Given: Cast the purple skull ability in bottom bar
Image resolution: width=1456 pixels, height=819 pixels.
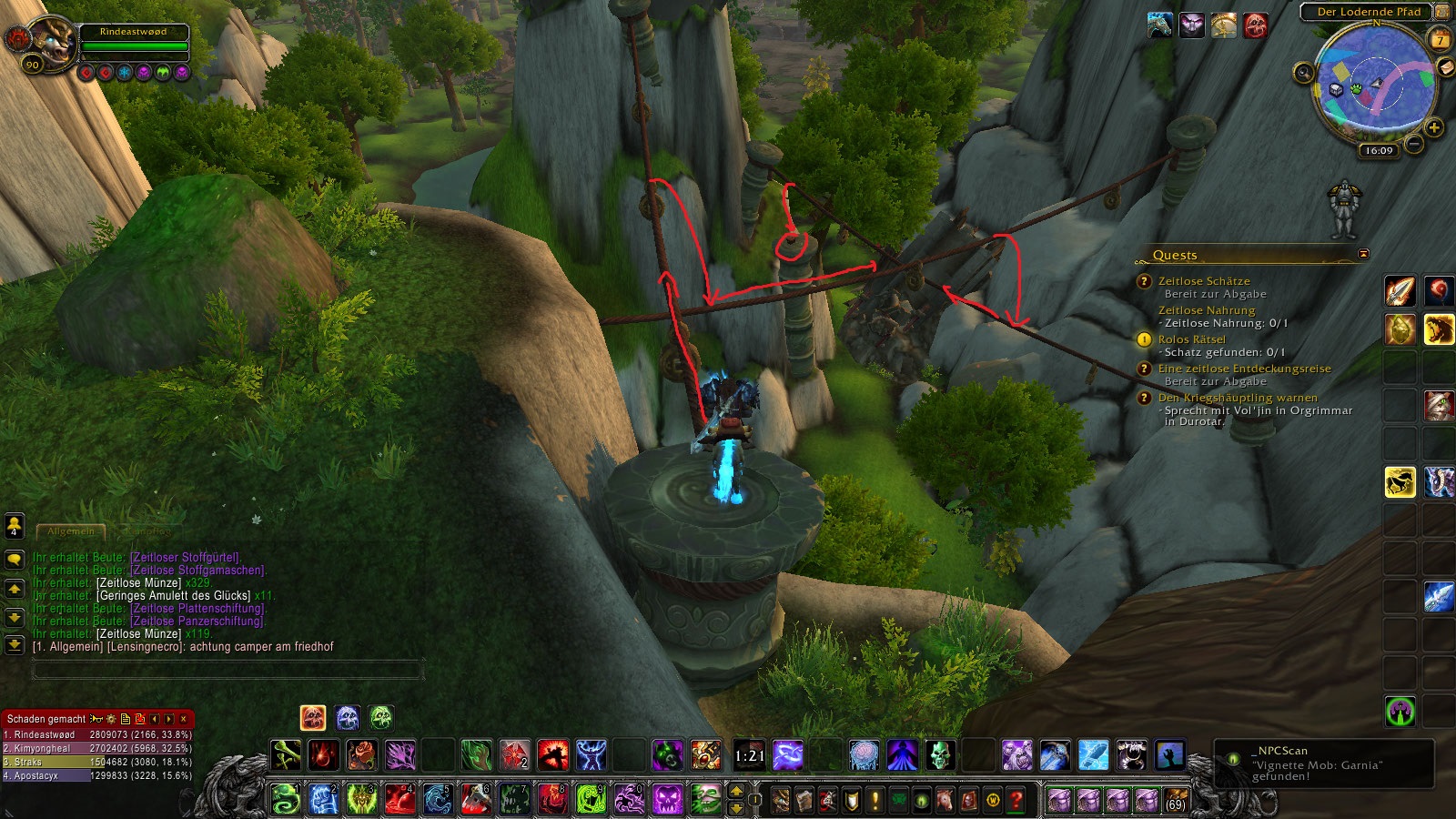Looking at the screenshot, I should point(667,799).
